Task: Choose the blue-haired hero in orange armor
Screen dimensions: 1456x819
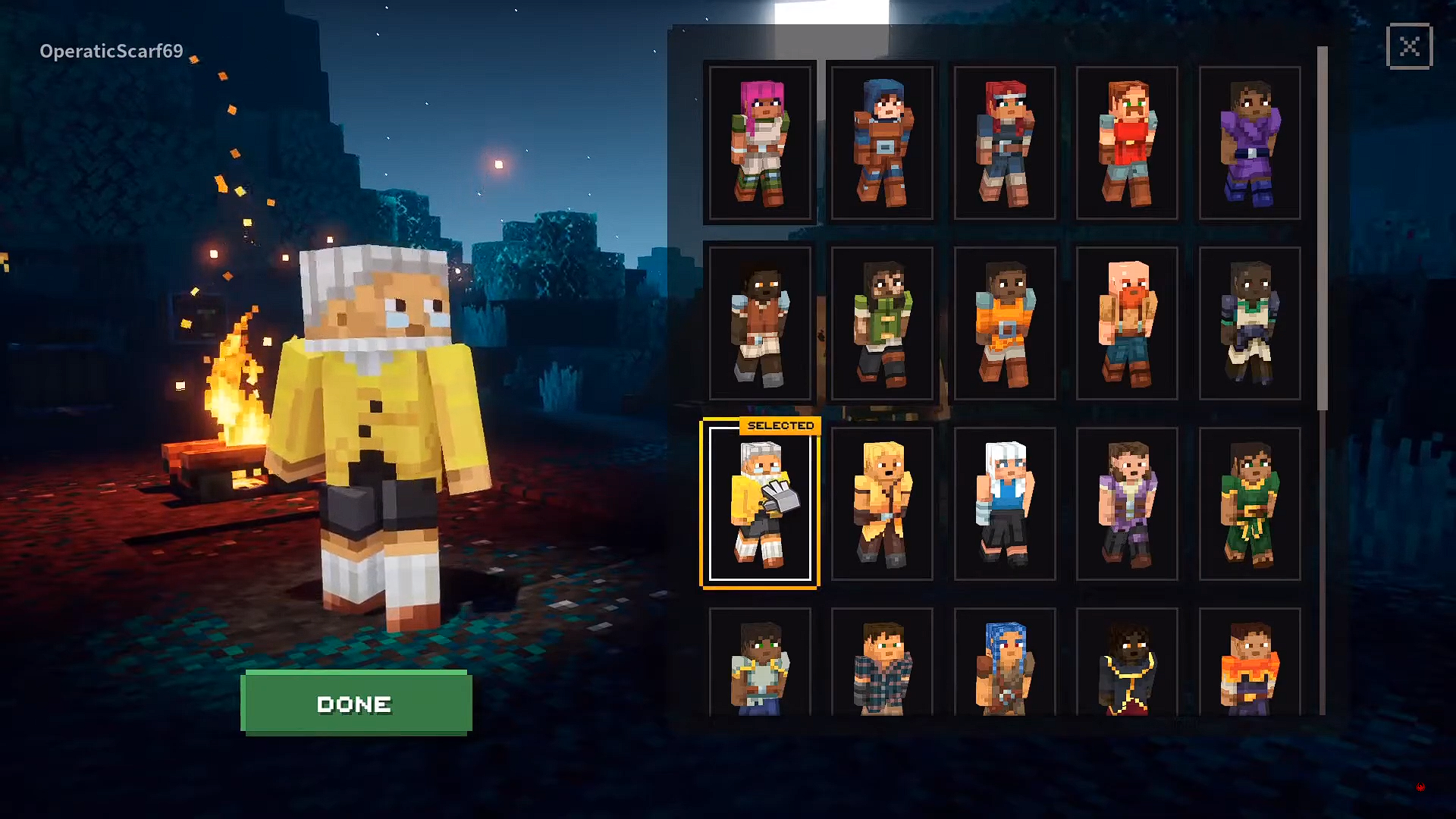Action: pyautogui.click(x=881, y=141)
